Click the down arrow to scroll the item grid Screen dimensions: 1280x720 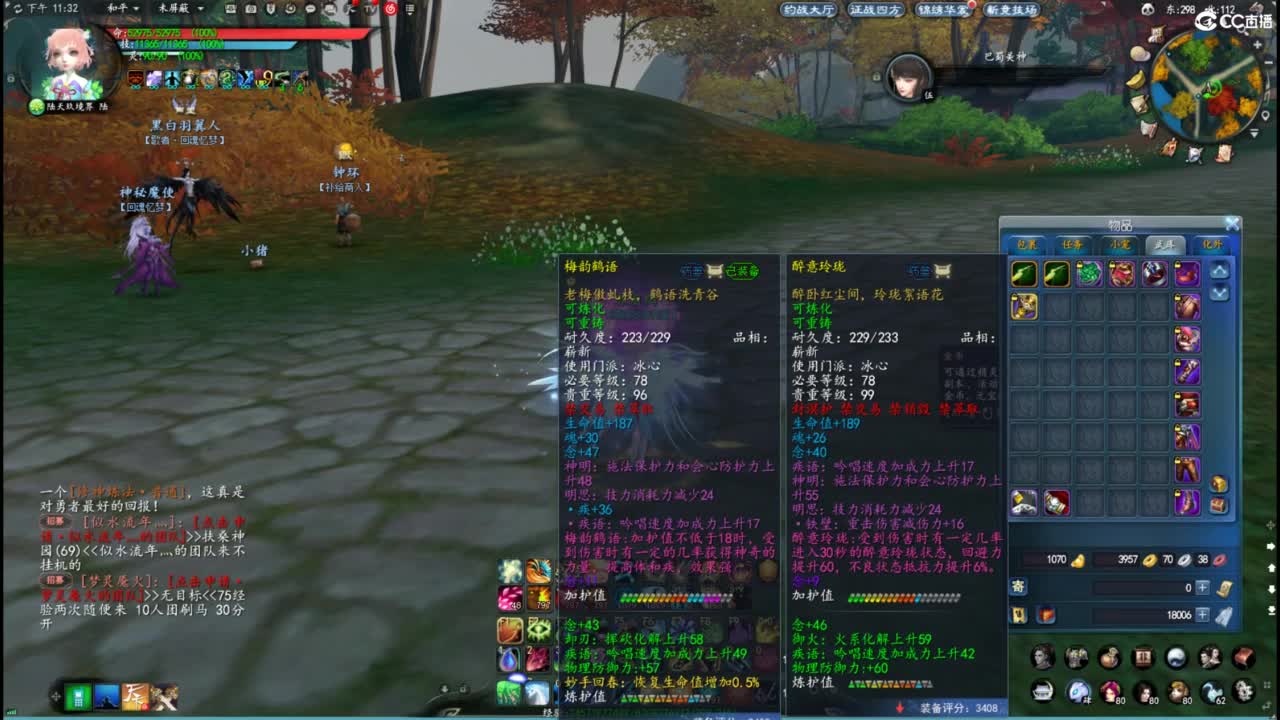point(1220,292)
